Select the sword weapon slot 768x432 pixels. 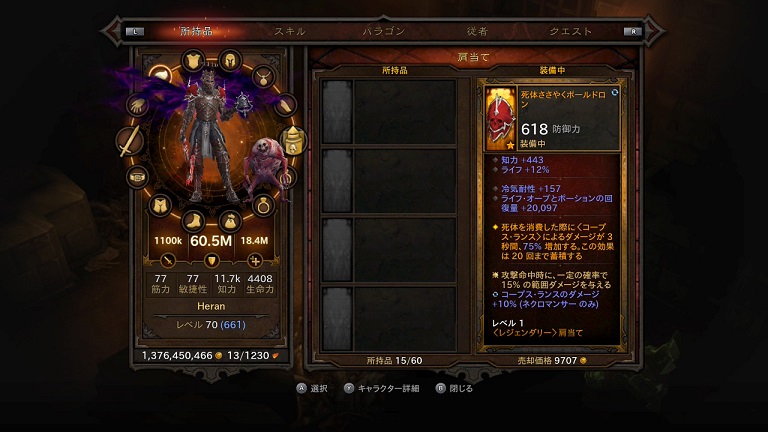[130, 143]
